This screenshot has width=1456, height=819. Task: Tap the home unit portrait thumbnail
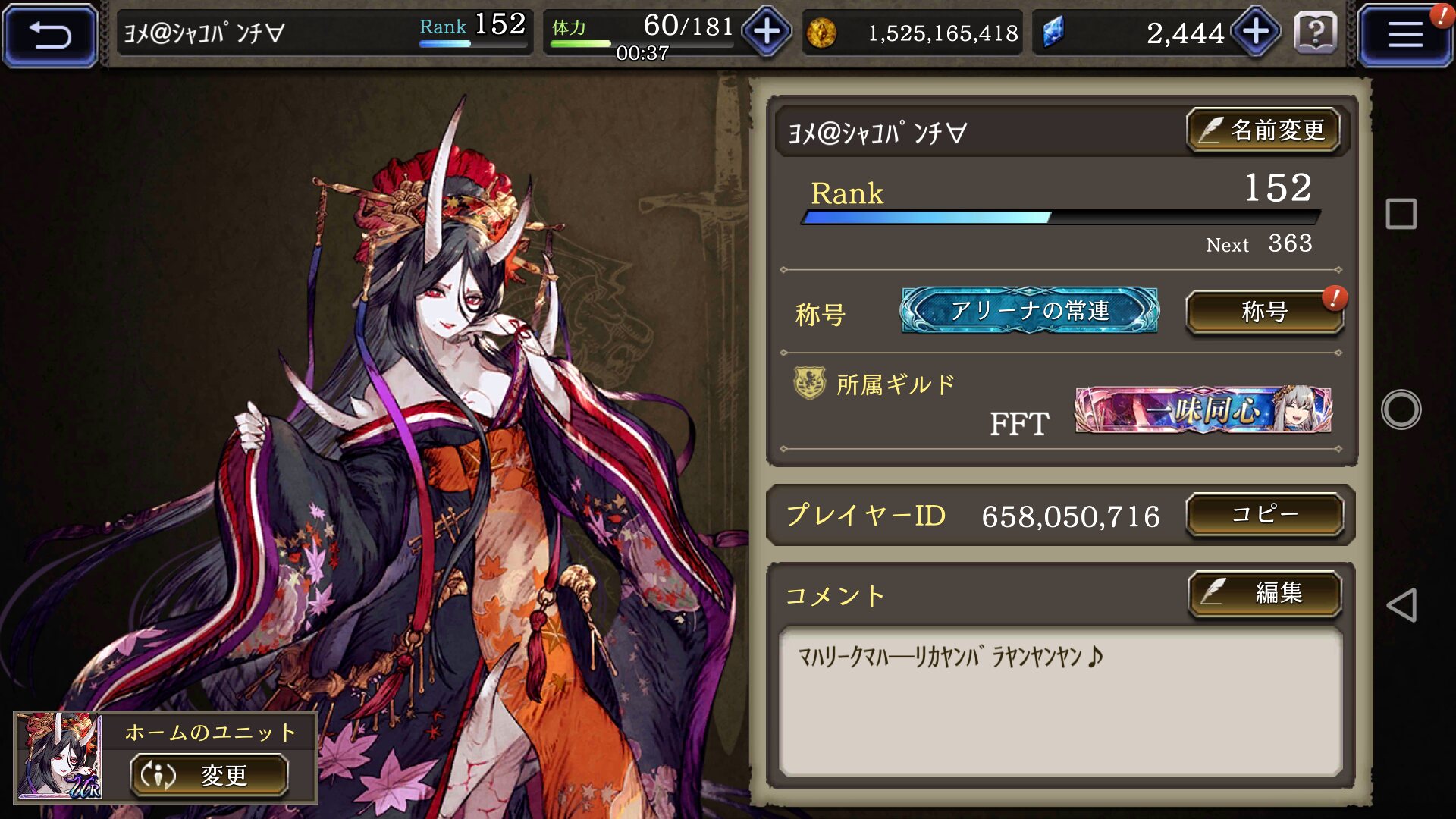(59, 756)
